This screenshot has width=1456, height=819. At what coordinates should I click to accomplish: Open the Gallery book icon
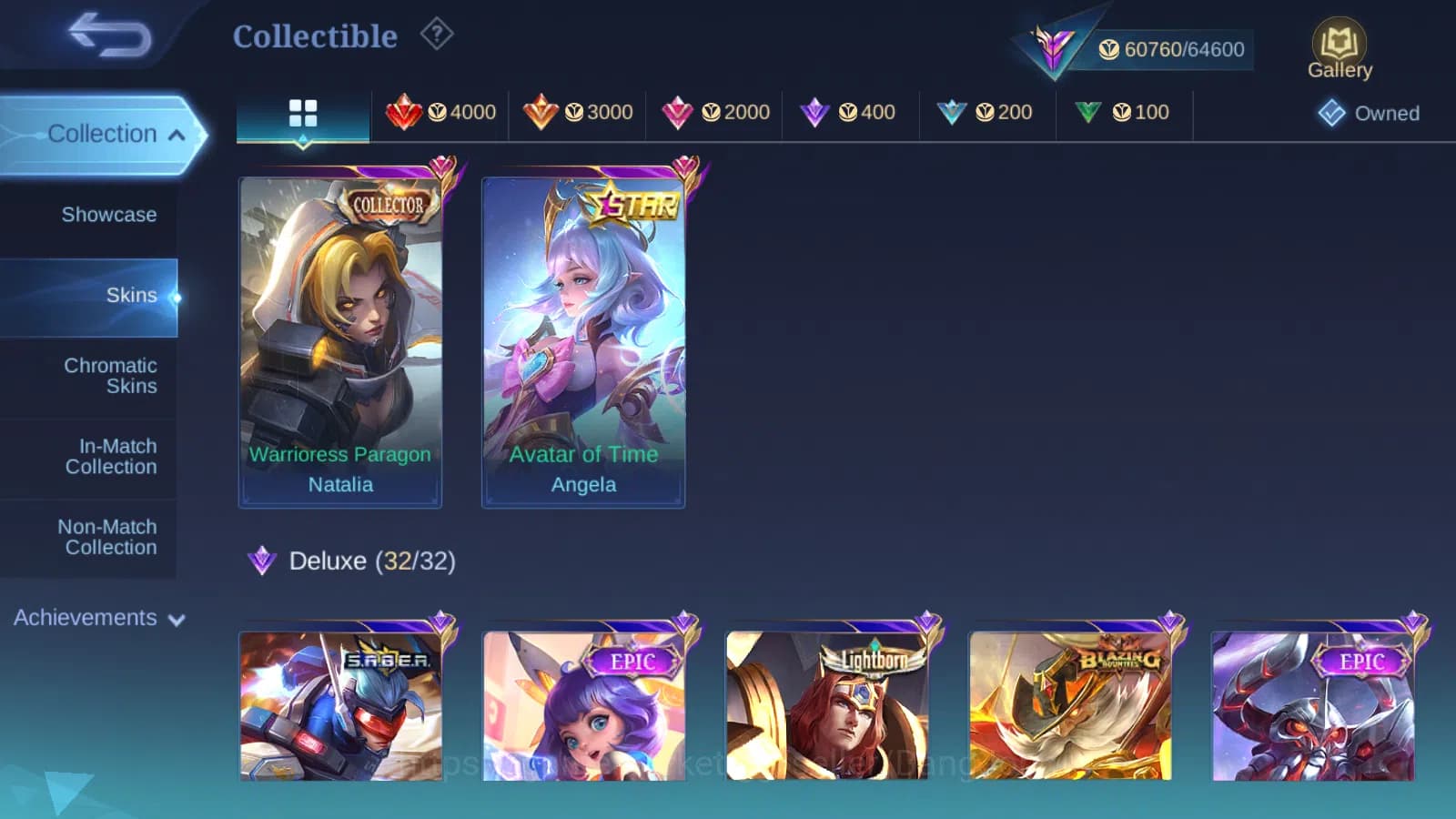point(1339,44)
